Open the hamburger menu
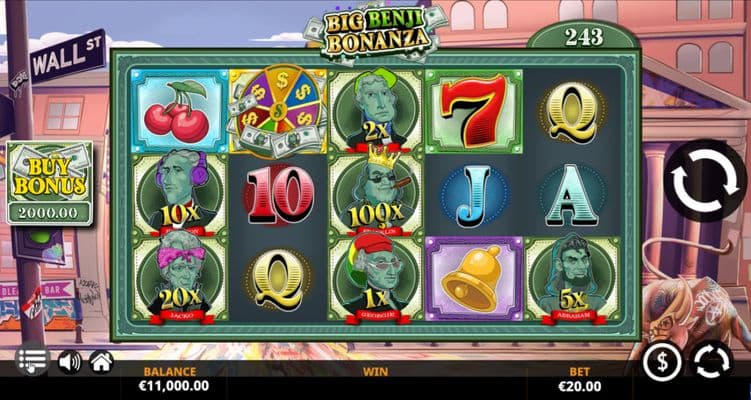751x400 pixels. (x=32, y=360)
